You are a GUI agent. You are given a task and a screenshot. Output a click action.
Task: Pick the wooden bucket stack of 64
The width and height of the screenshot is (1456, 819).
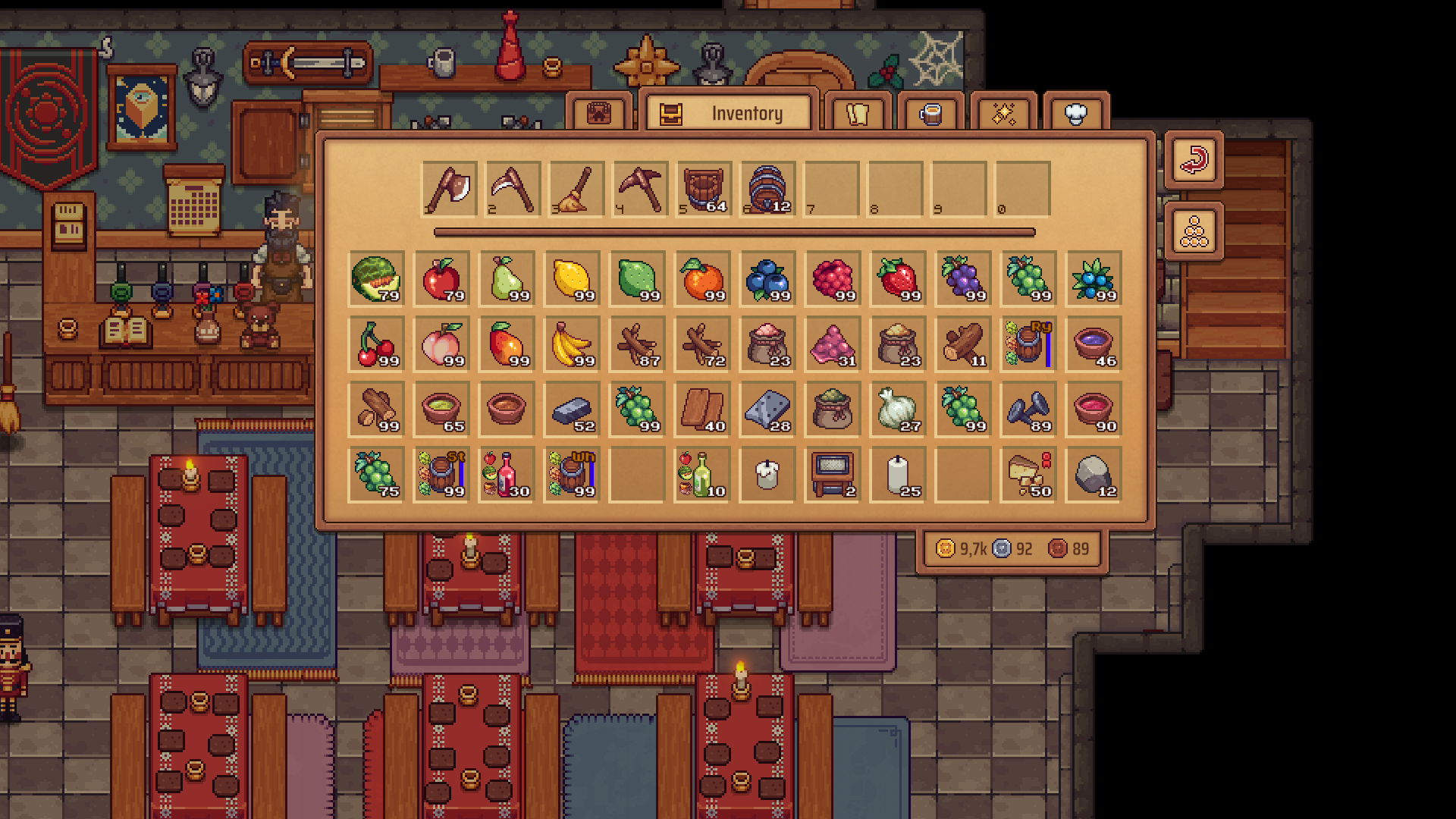tap(704, 189)
